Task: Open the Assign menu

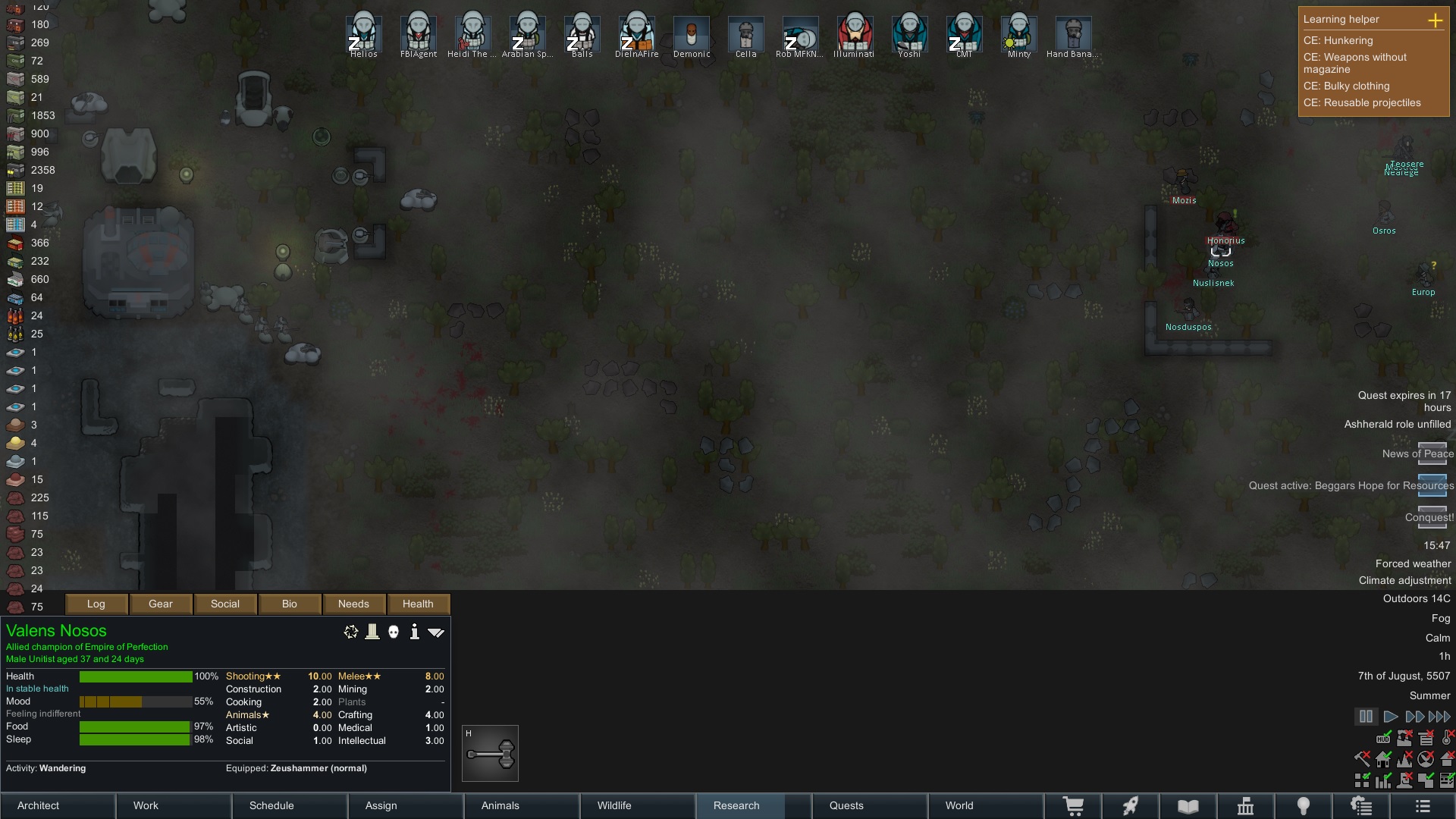Action: pos(406,805)
